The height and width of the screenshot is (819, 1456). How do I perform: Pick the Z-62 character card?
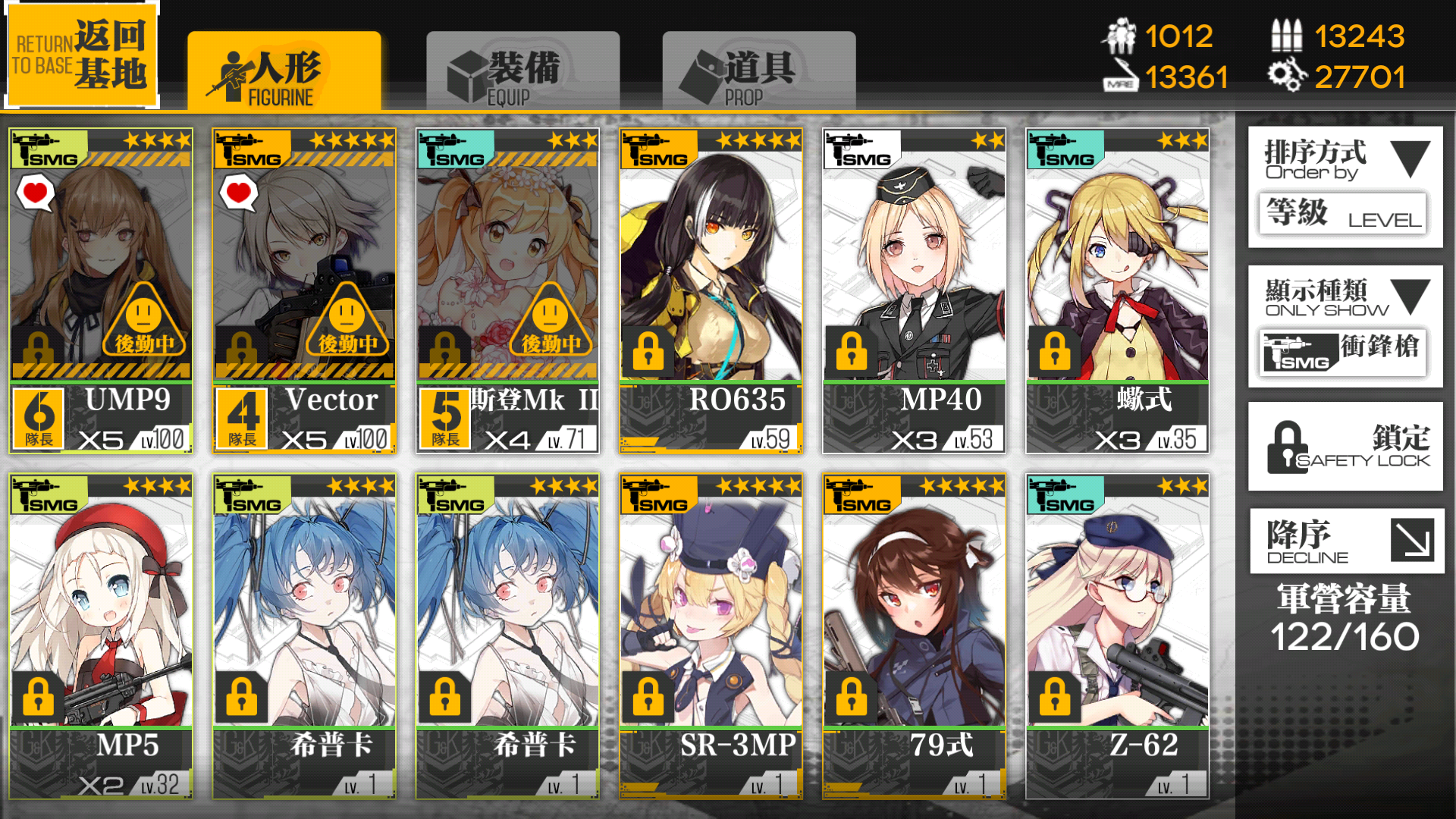coord(1117,635)
